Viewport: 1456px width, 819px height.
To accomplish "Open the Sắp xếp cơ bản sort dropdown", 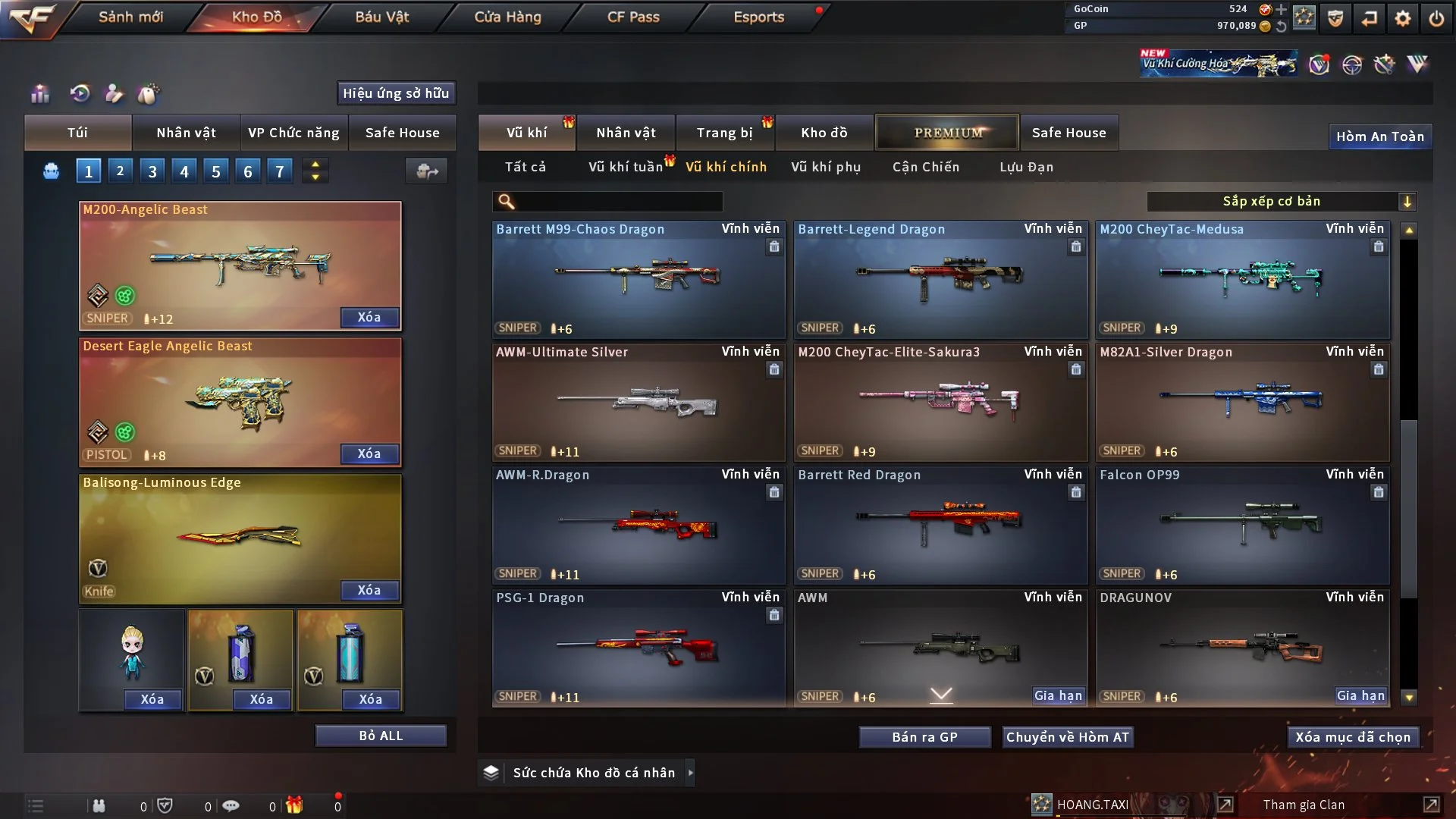I will pos(1281,201).
